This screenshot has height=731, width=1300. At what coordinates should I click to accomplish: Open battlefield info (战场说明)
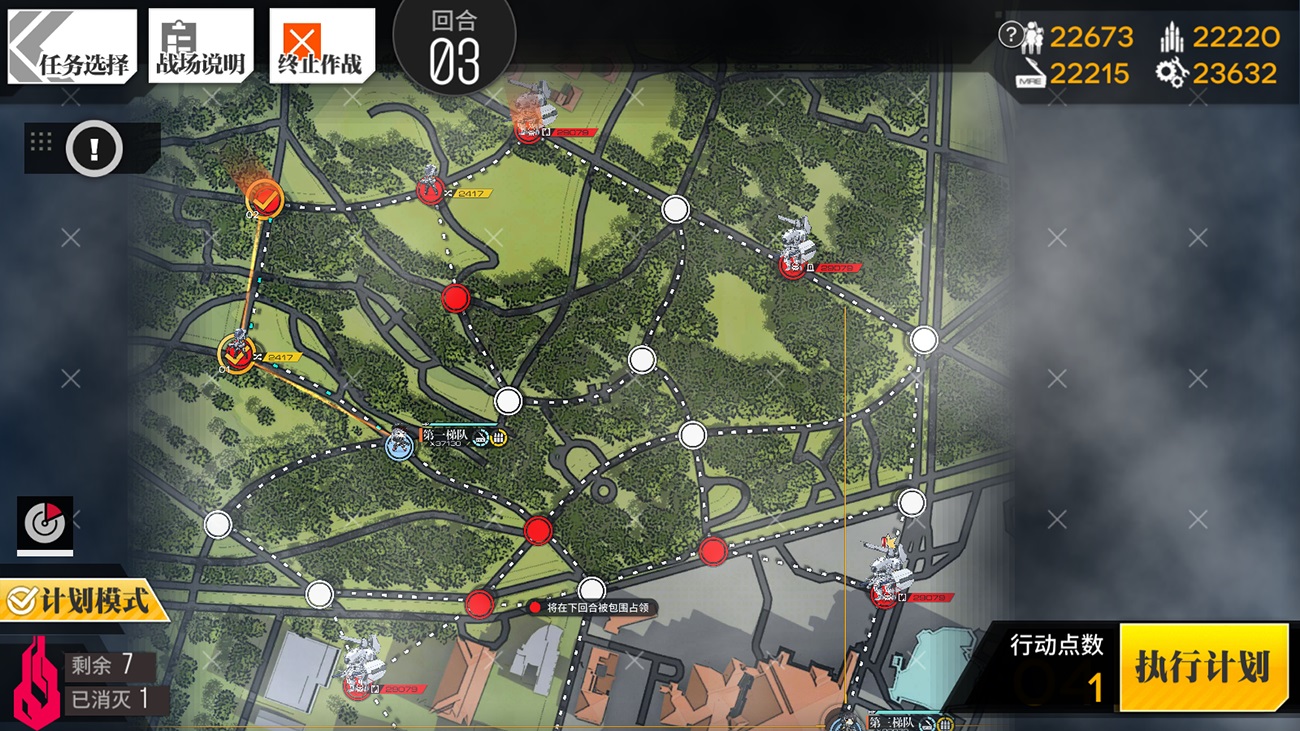(x=200, y=47)
